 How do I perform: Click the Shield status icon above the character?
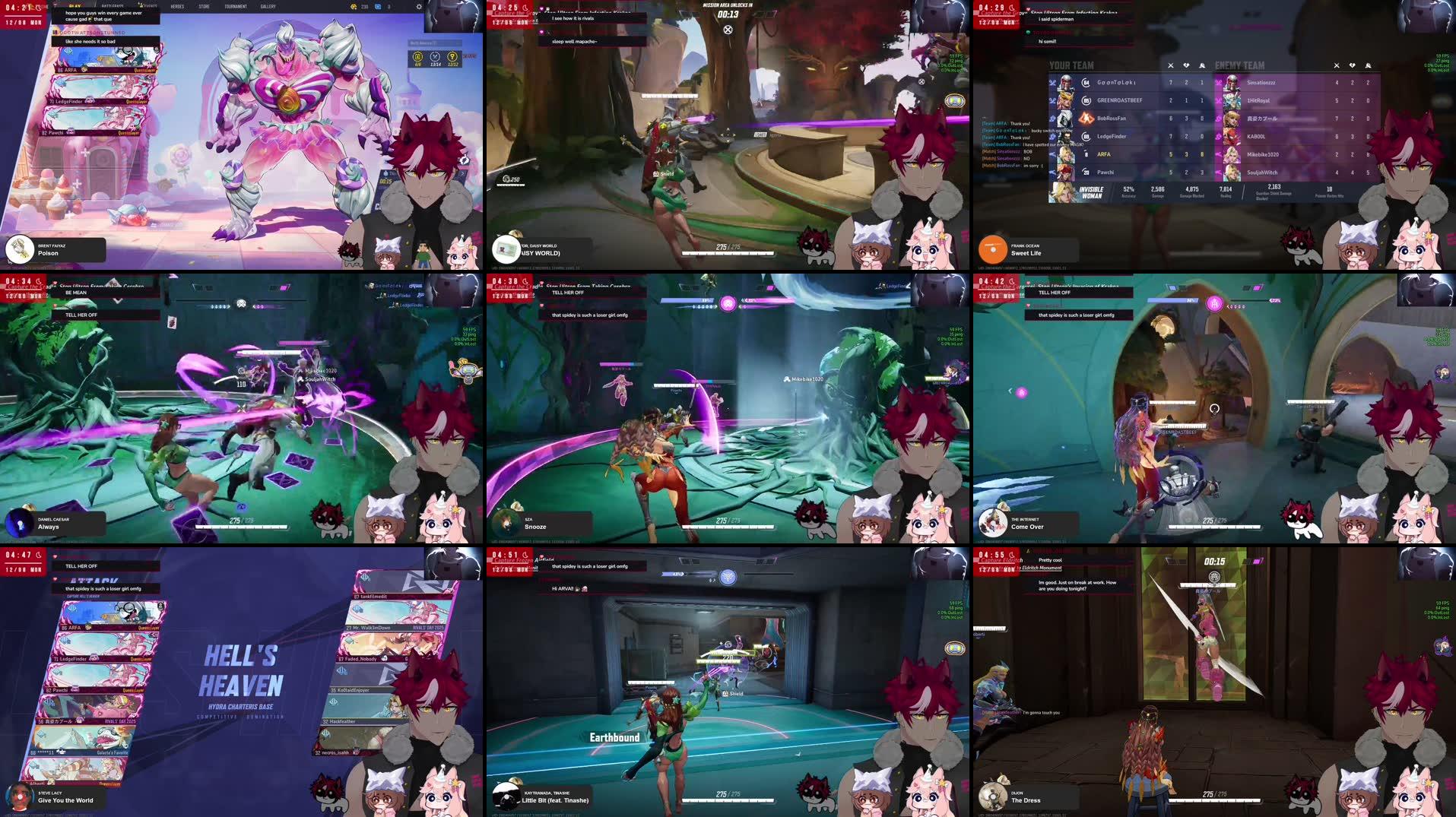(656, 173)
